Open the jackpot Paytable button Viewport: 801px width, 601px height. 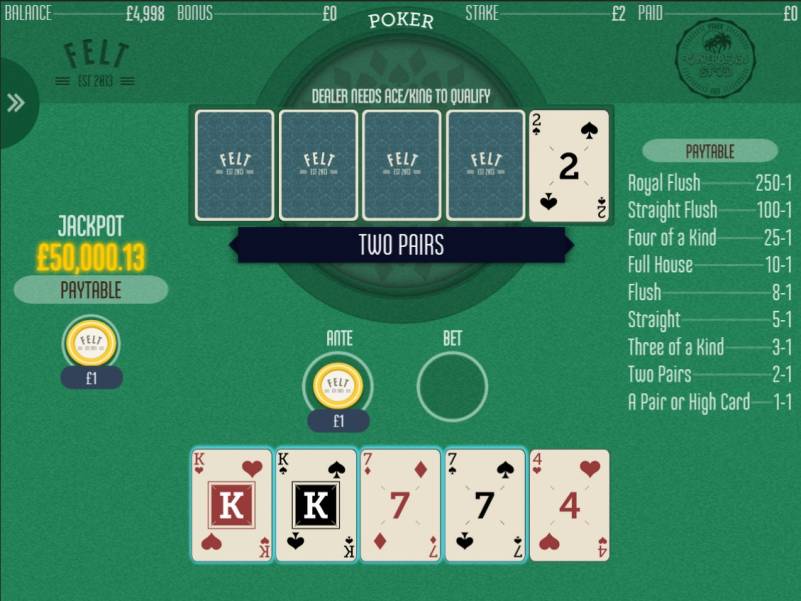click(x=91, y=290)
